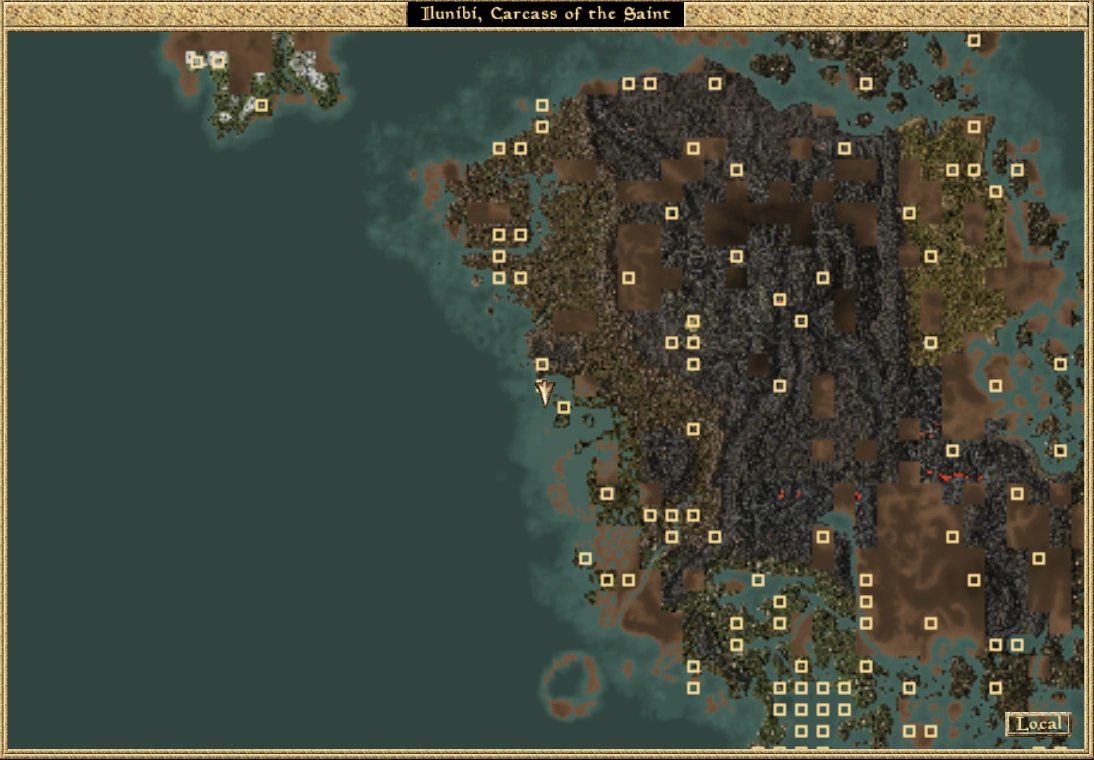Click the Ilunibi, Carcass of the Saint title bar
Image resolution: width=1094 pixels, height=760 pixels.
pyautogui.click(x=546, y=14)
